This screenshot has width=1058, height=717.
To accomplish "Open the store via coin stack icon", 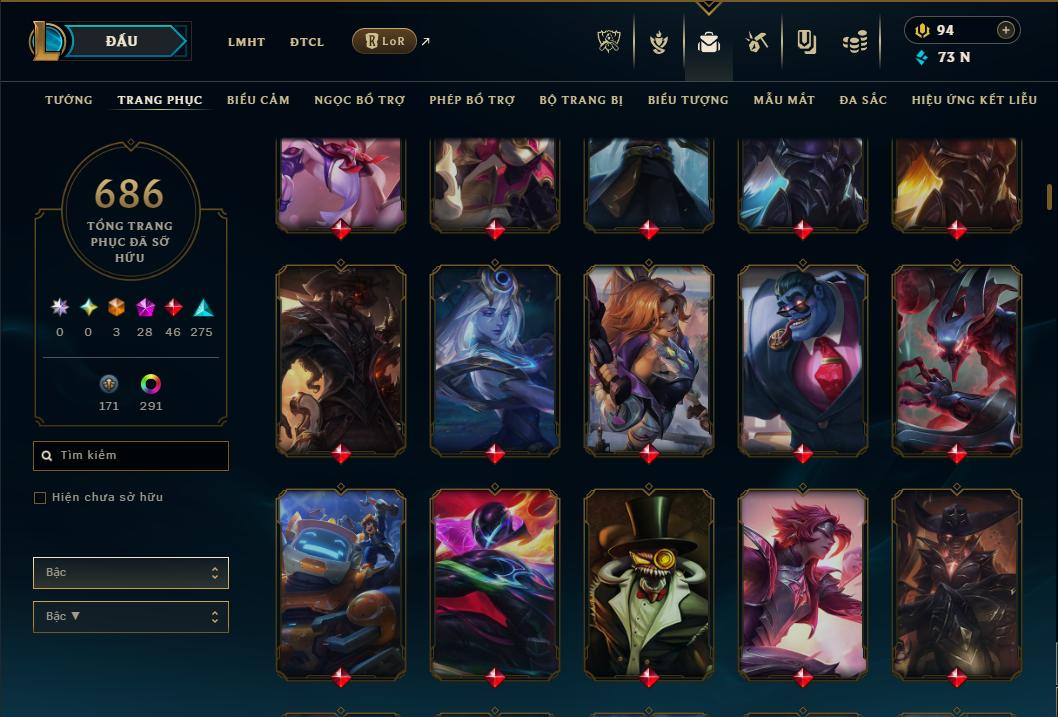I will click(854, 42).
